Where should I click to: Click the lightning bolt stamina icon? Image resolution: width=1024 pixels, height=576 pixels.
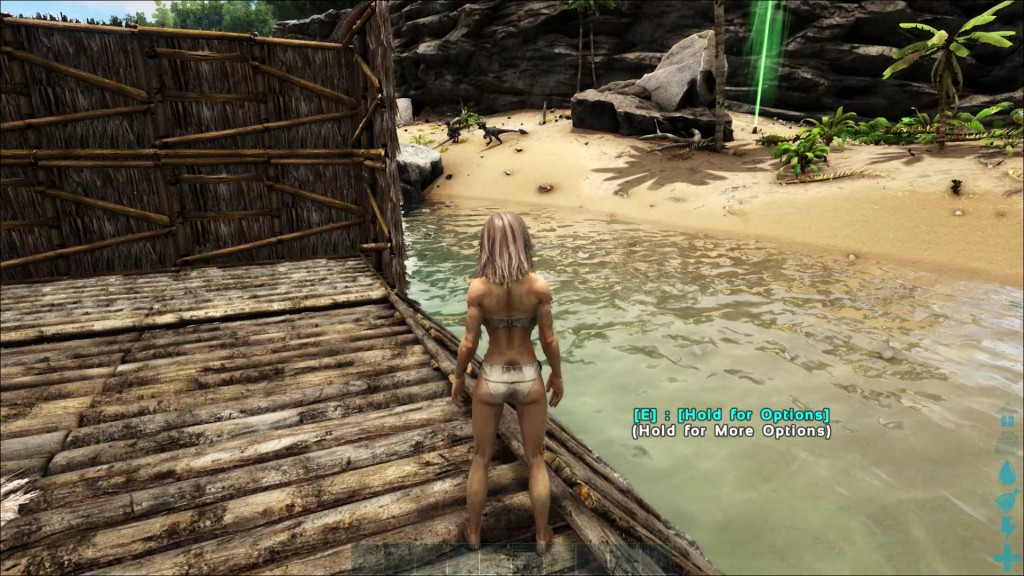coord(1006,529)
